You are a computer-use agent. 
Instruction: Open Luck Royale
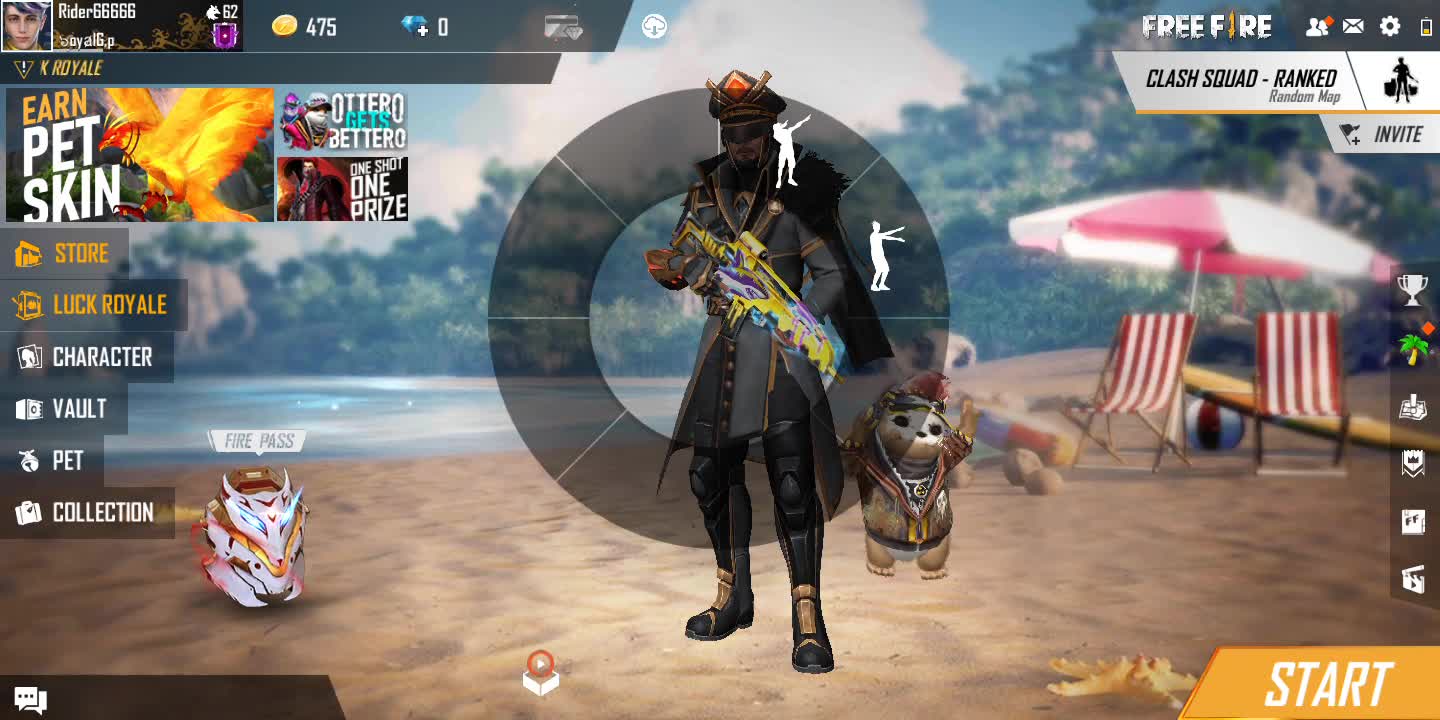click(92, 305)
